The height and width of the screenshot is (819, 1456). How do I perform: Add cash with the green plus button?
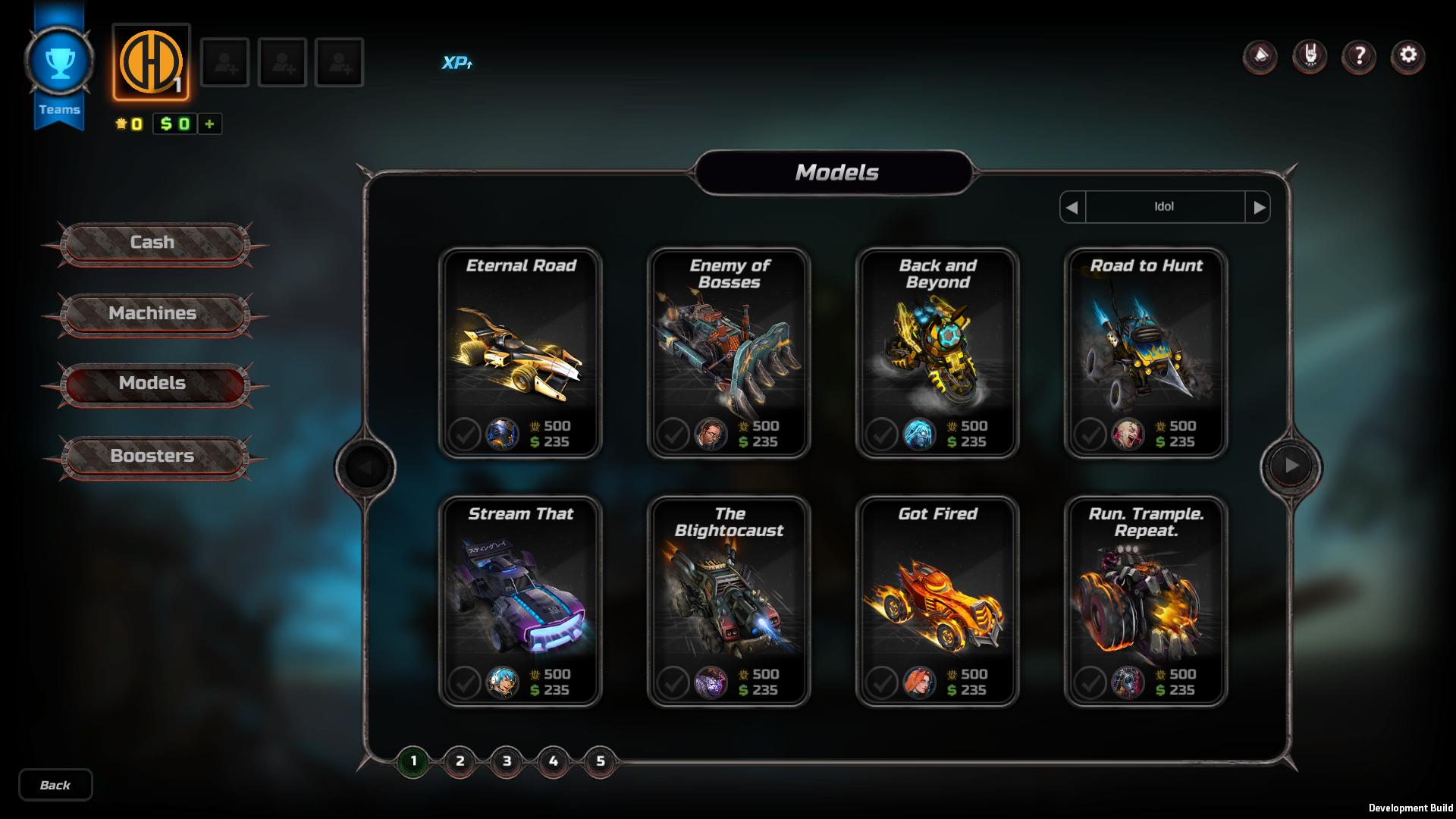point(210,124)
